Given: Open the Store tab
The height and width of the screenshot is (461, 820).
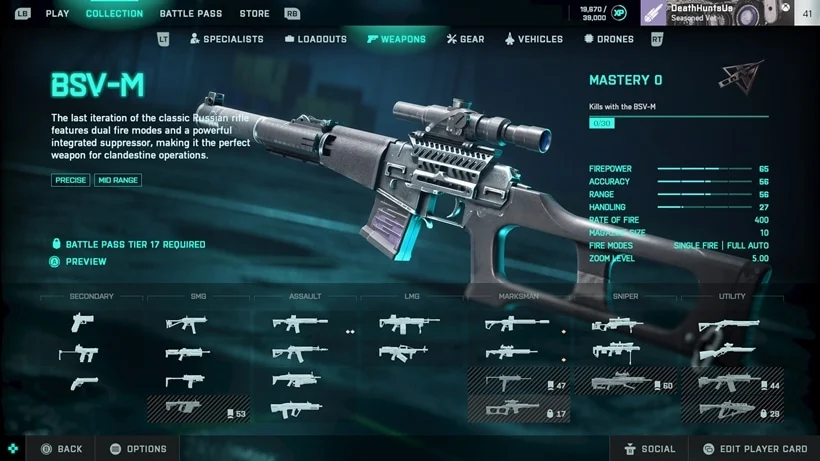Looking at the screenshot, I should pos(254,14).
